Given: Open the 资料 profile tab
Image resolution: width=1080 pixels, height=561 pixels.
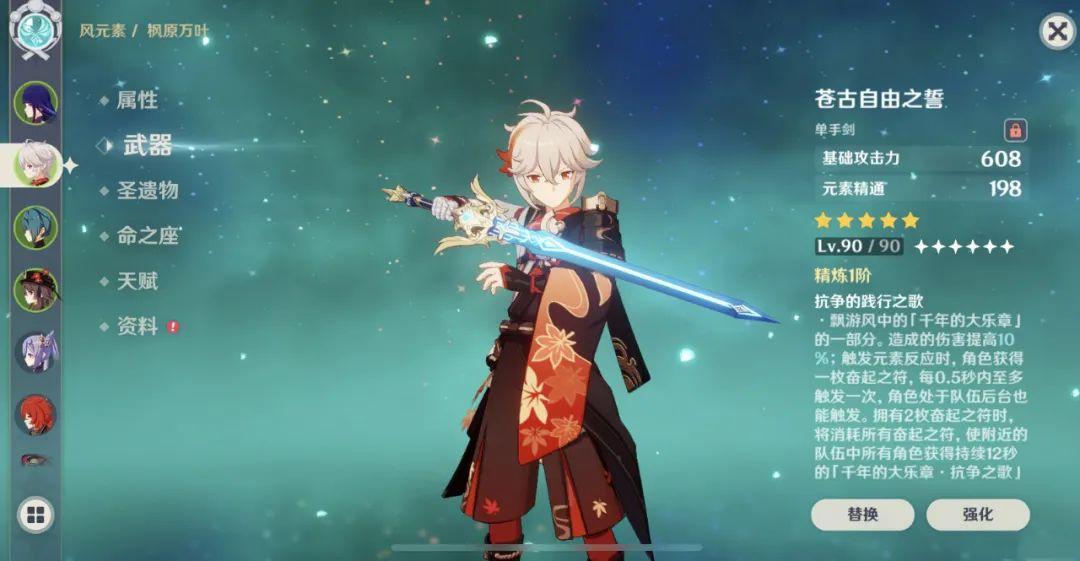Looking at the screenshot, I should 137,326.
